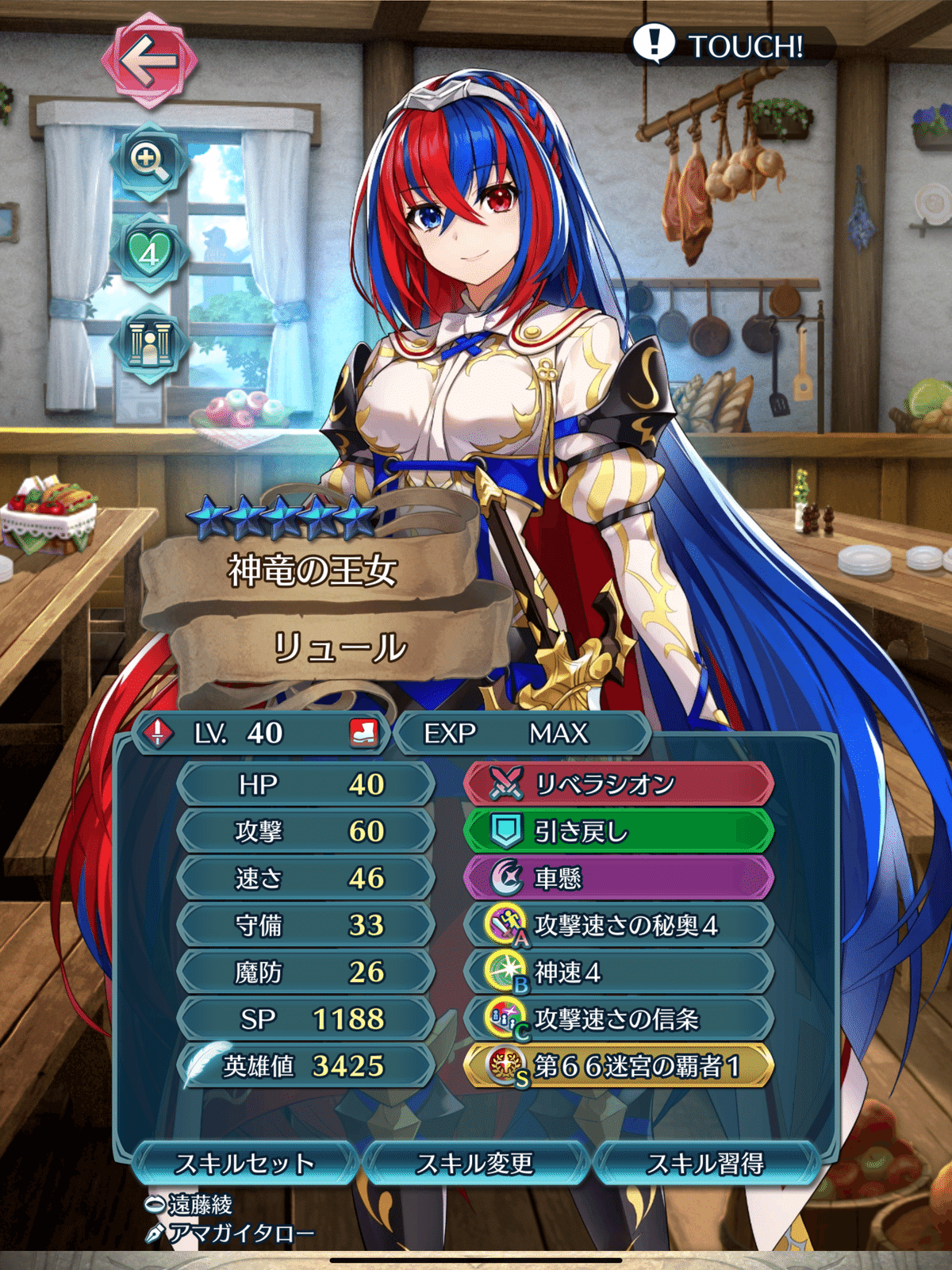
Task: Tap the magnifying glass zoom icon
Action: click(x=149, y=162)
